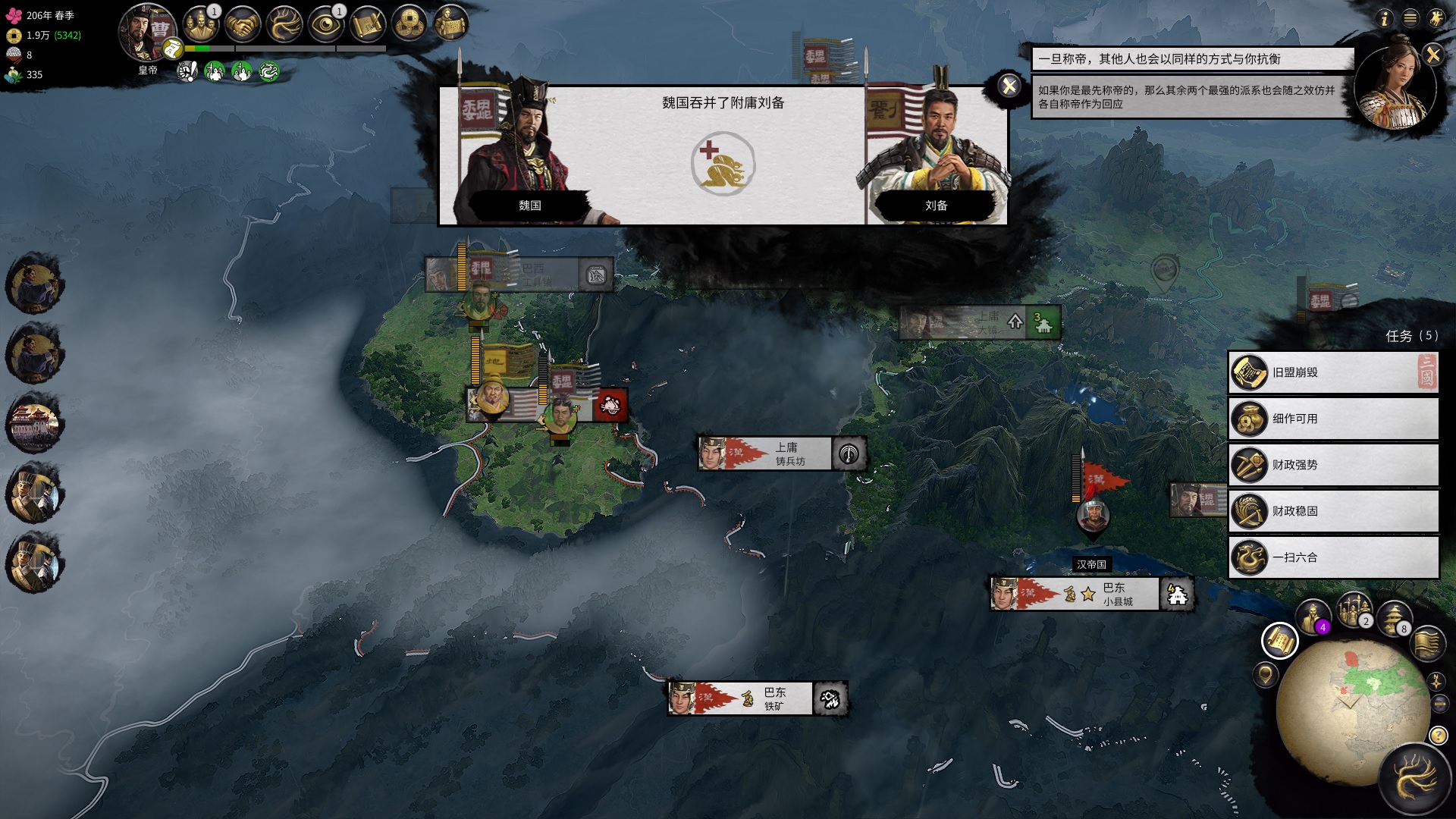Show the 一扫六合 mission details
Screen dimensions: 1456x819
point(1332,557)
